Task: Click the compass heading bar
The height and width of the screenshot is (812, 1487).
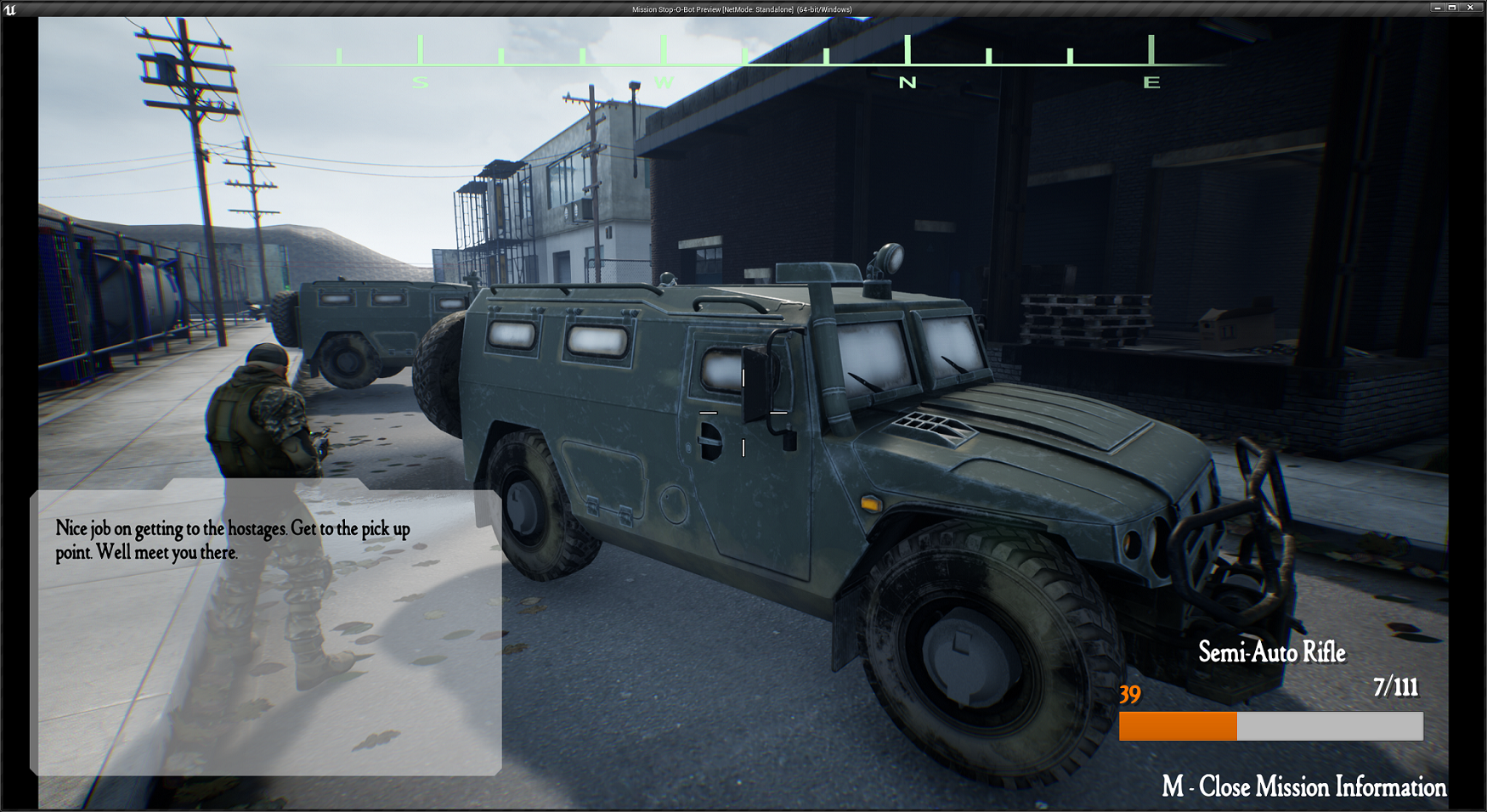Action: click(748, 60)
